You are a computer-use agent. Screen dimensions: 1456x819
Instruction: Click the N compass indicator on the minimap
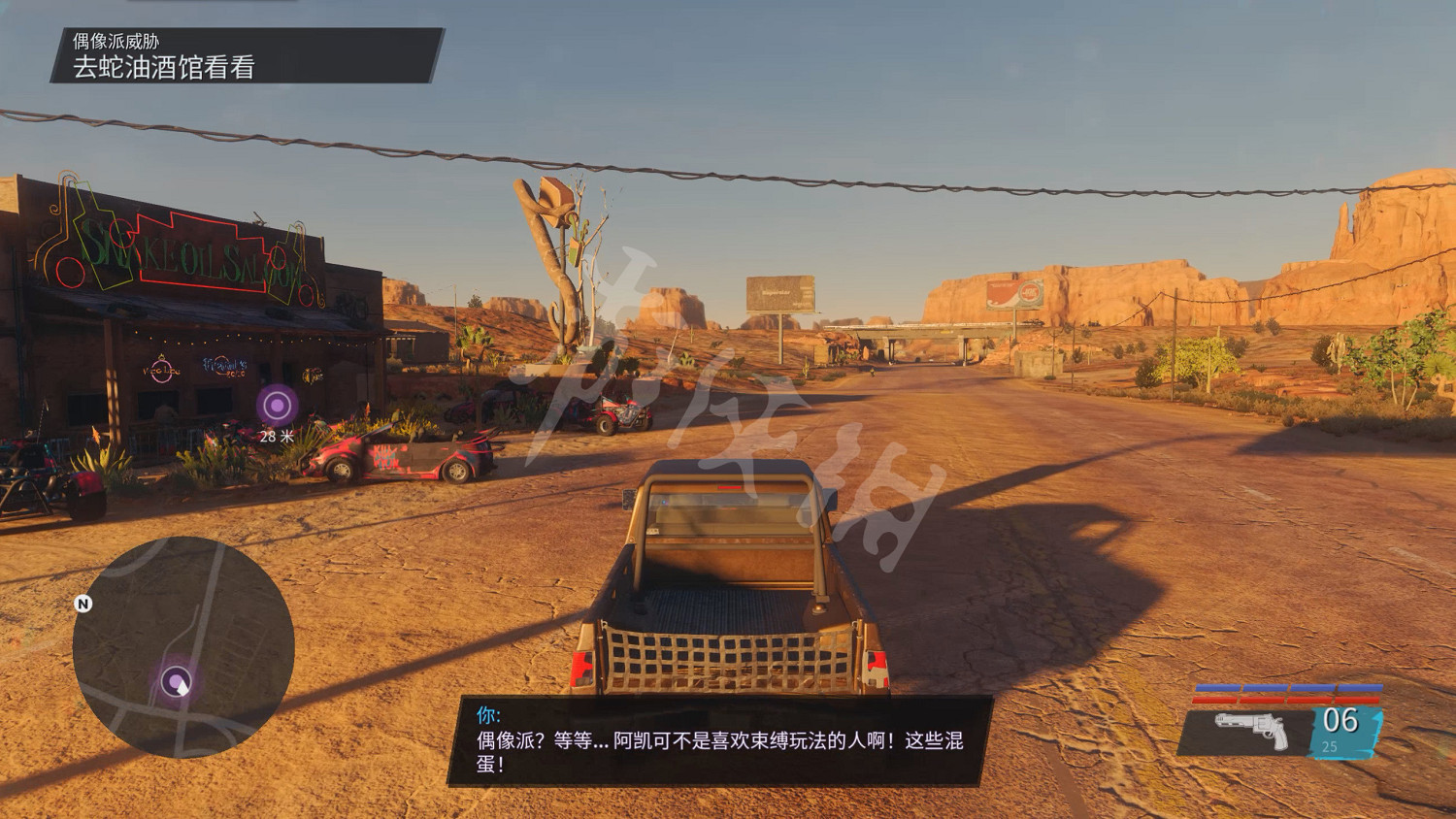[83, 603]
